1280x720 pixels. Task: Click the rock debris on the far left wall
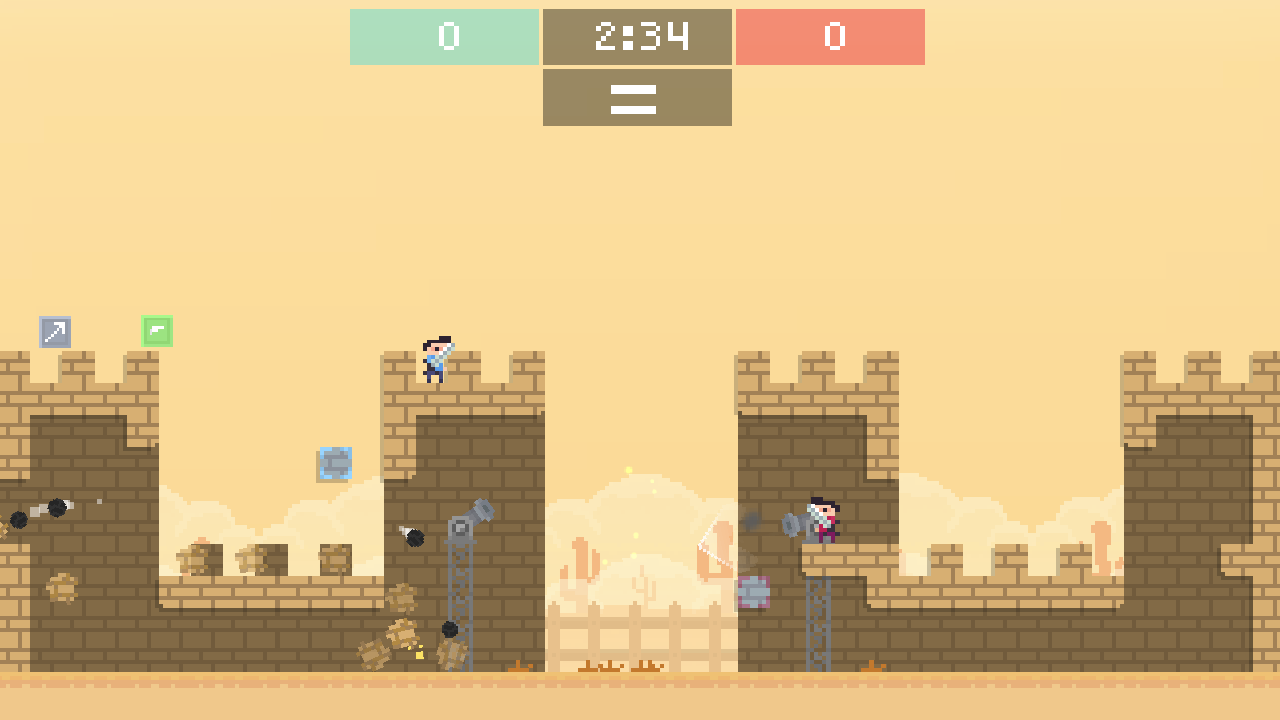62,590
